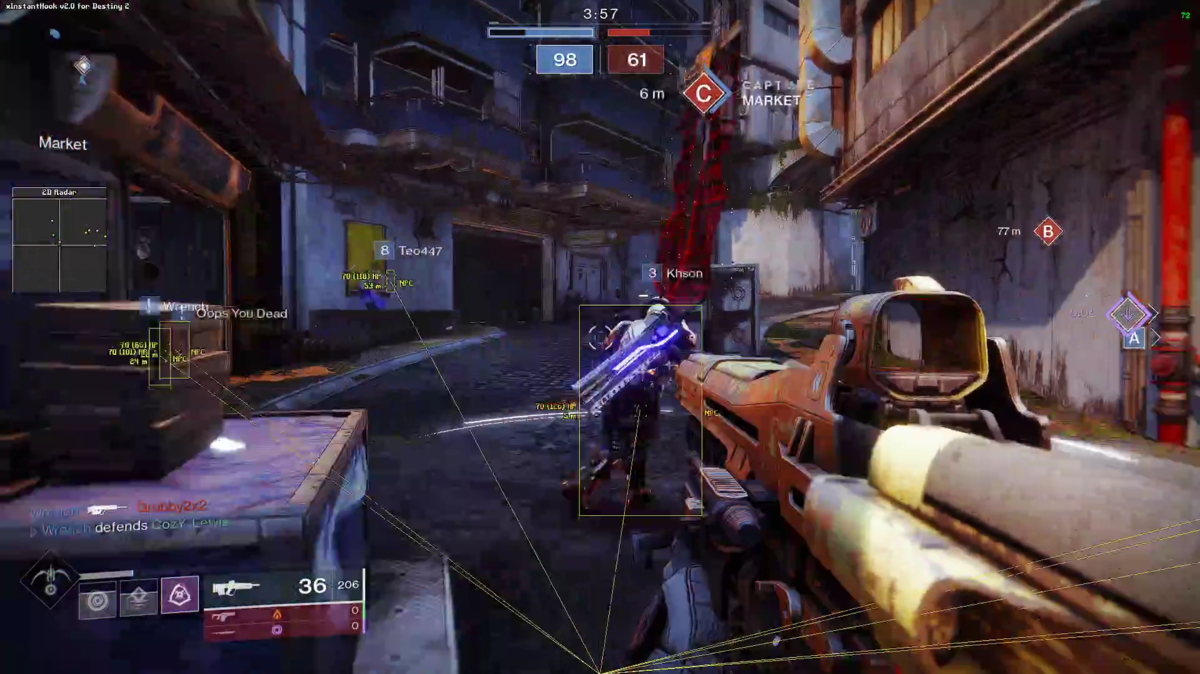Activate the melee ability icon
This screenshot has width=1200, height=674.
139,598
